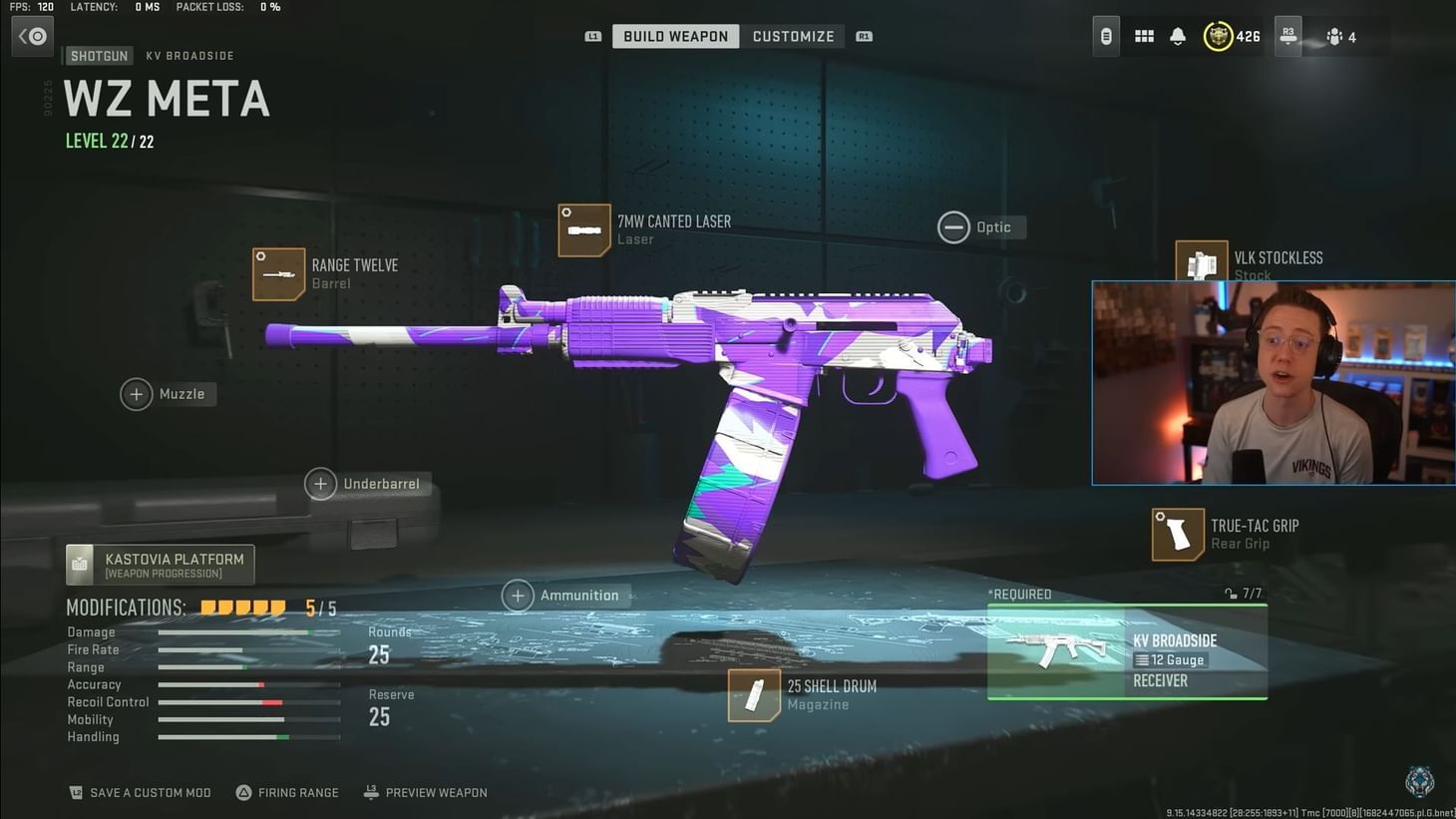The width and height of the screenshot is (1456, 819).
Task: Open the empty Underbarrel attachment slot
Action: click(x=320, y=483)
